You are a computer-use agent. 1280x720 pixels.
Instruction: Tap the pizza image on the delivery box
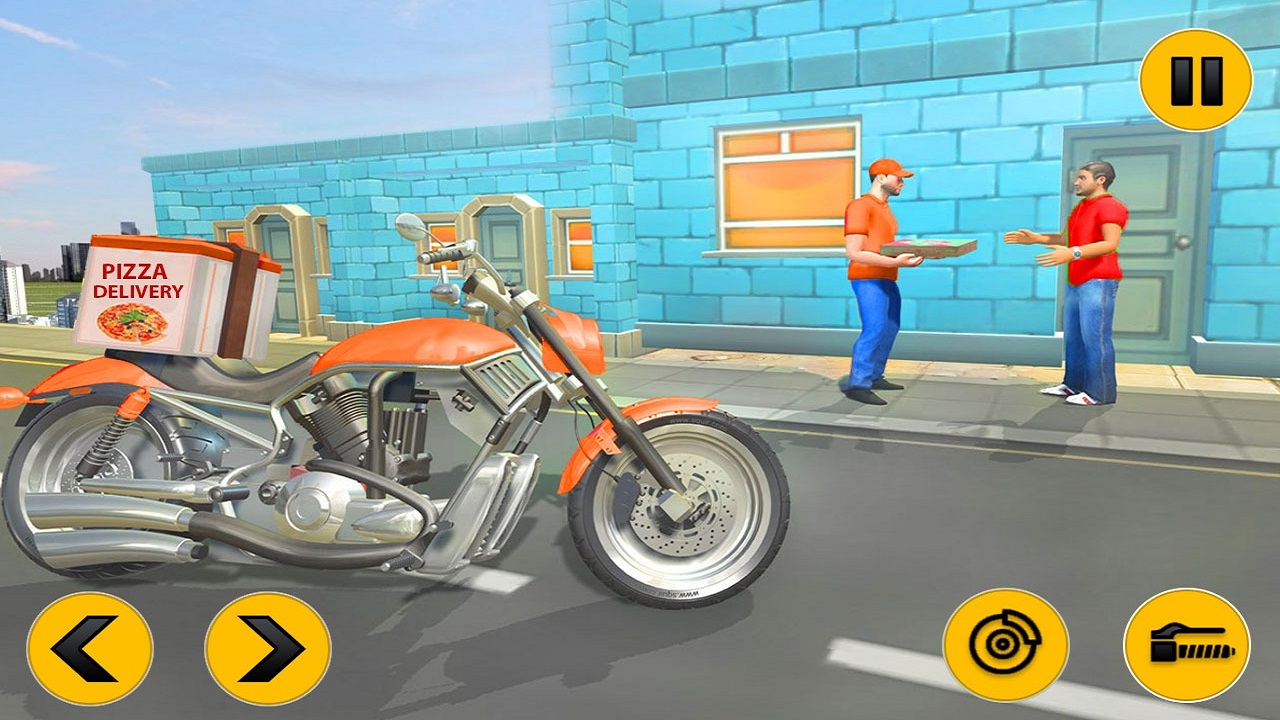tap(133, 322)
